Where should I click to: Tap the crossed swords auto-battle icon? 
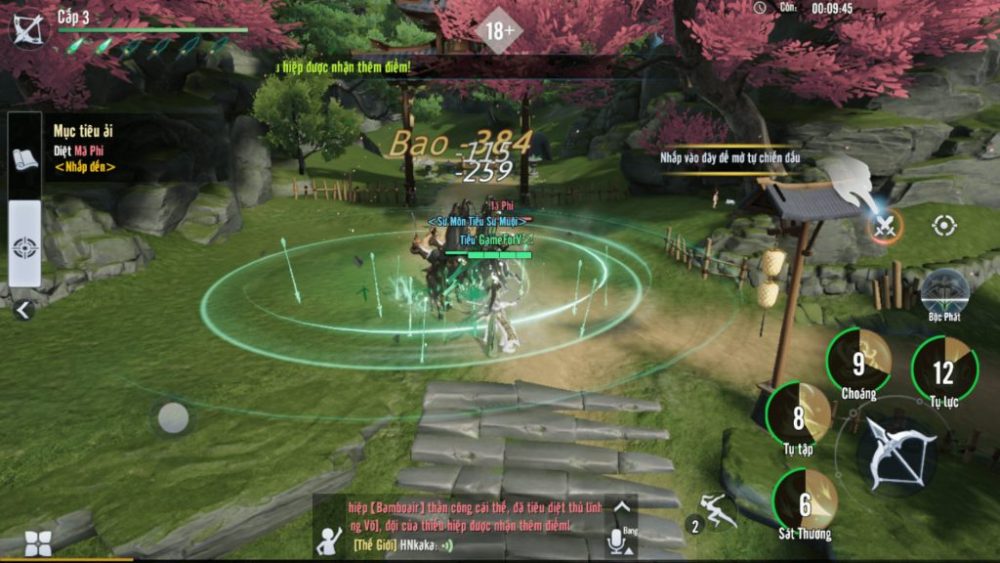pos(884,226)
